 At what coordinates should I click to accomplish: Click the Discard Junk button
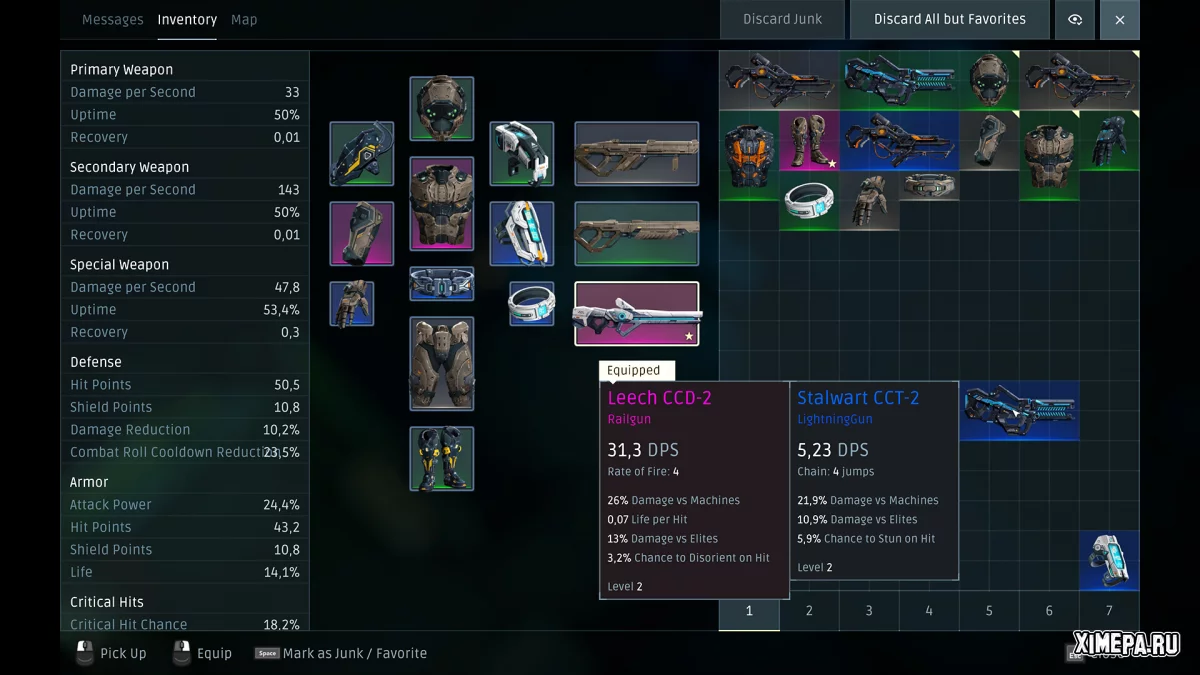pyautogui.click(x=782, y=20)
